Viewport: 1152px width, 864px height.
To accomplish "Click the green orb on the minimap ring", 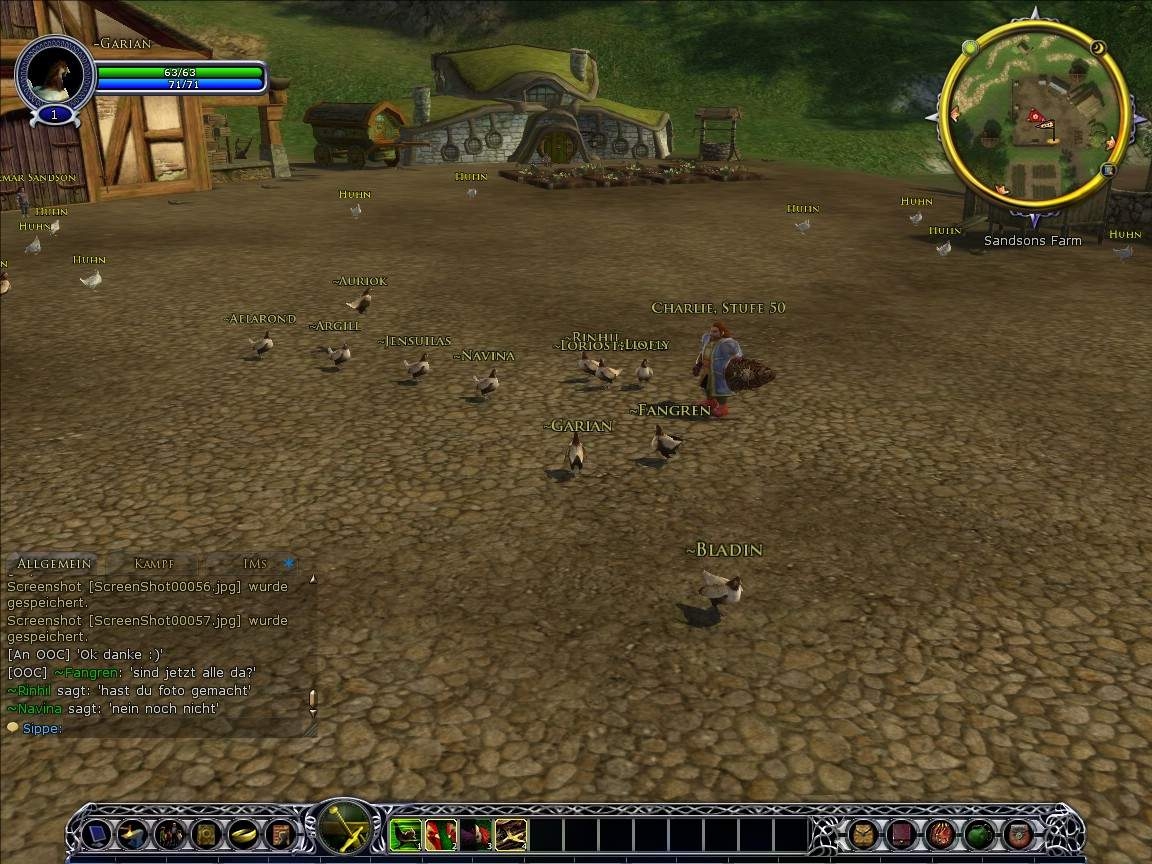I will [x=969, y=47].
